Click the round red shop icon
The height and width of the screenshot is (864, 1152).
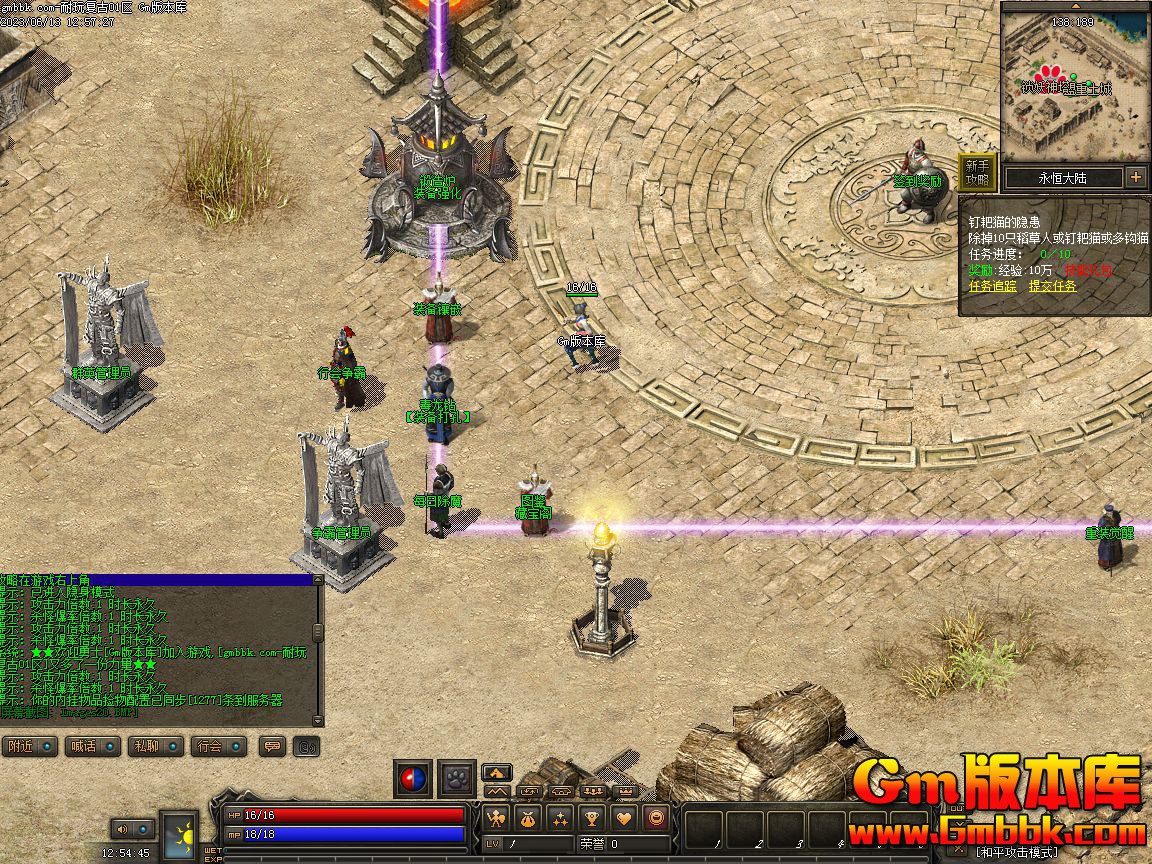(x=655, y=818)
